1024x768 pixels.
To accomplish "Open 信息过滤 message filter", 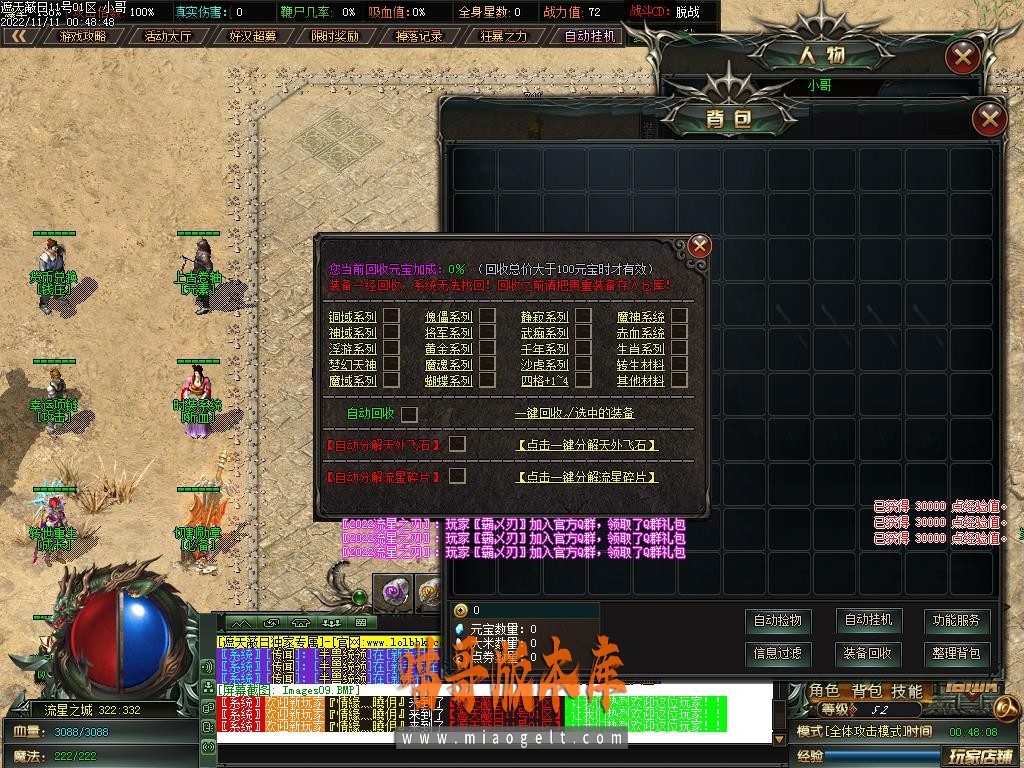I will (x=777, y=654).
